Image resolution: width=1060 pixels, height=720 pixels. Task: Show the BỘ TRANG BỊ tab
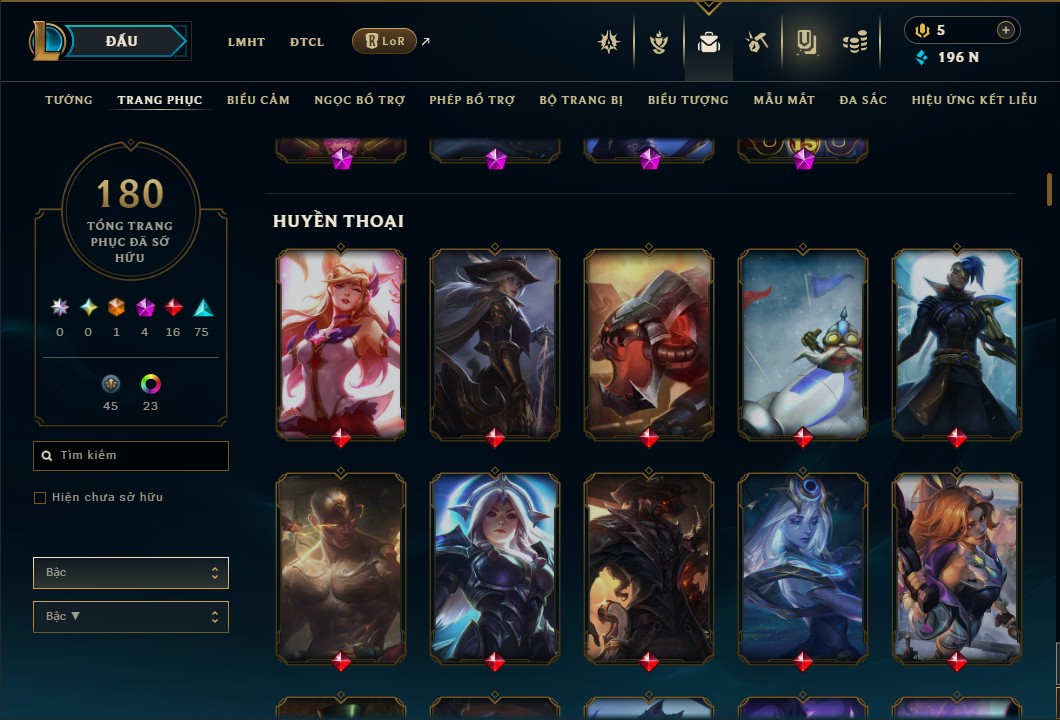click(x=581, y=100)
